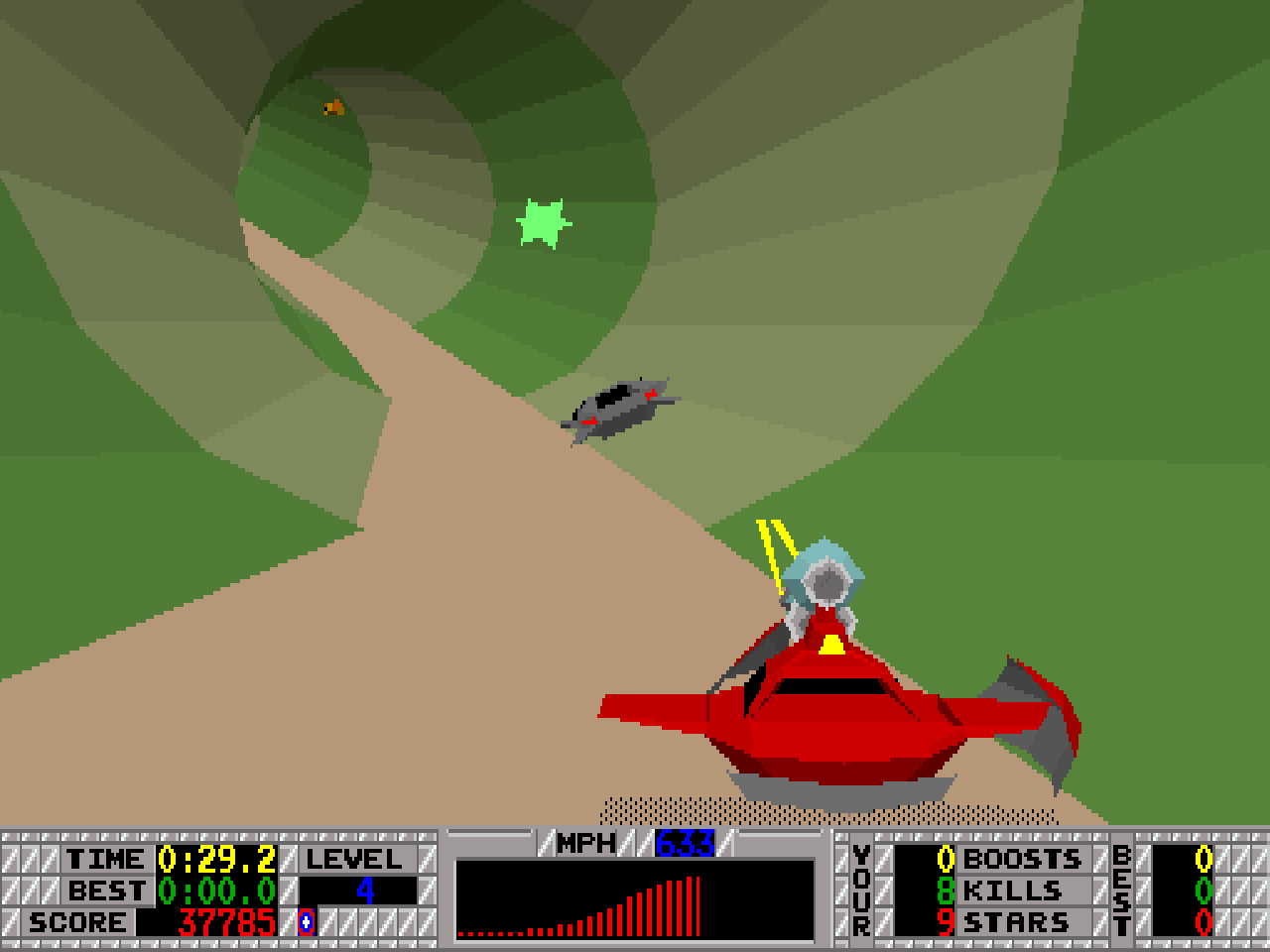Click the orange object deep in the tunnel

click(331, 108)
